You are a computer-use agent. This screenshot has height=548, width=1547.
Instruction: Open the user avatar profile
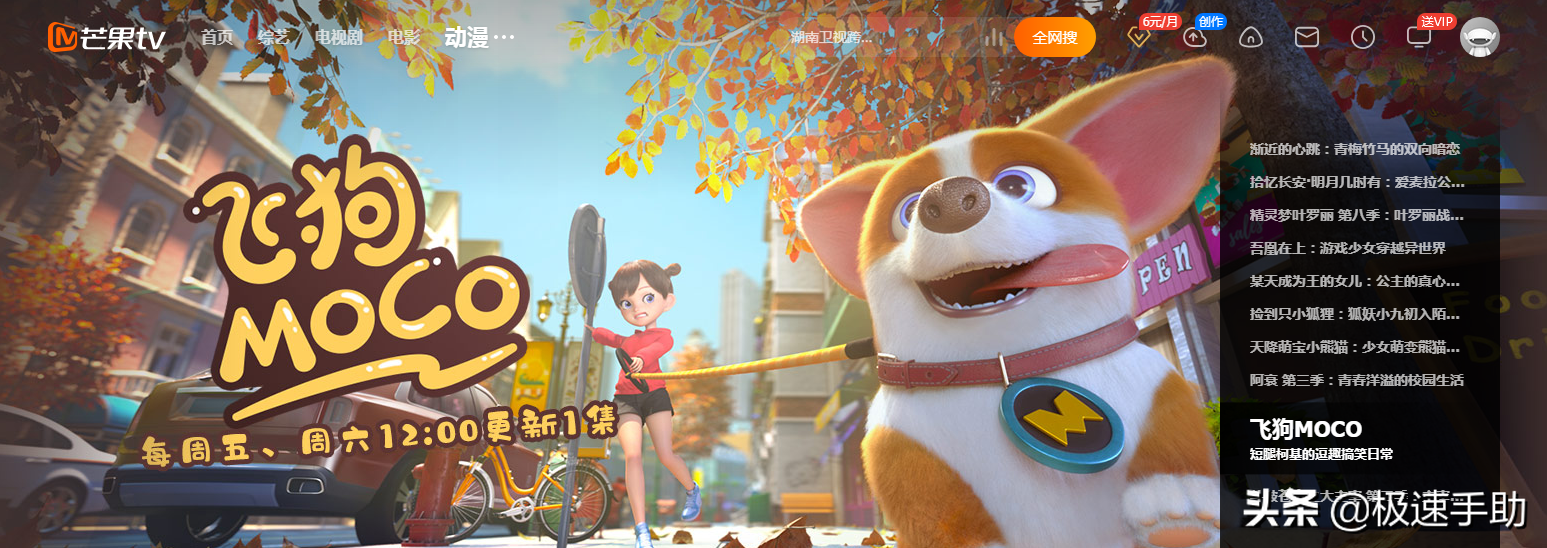pyautogui.click(x=1479, y=37)
